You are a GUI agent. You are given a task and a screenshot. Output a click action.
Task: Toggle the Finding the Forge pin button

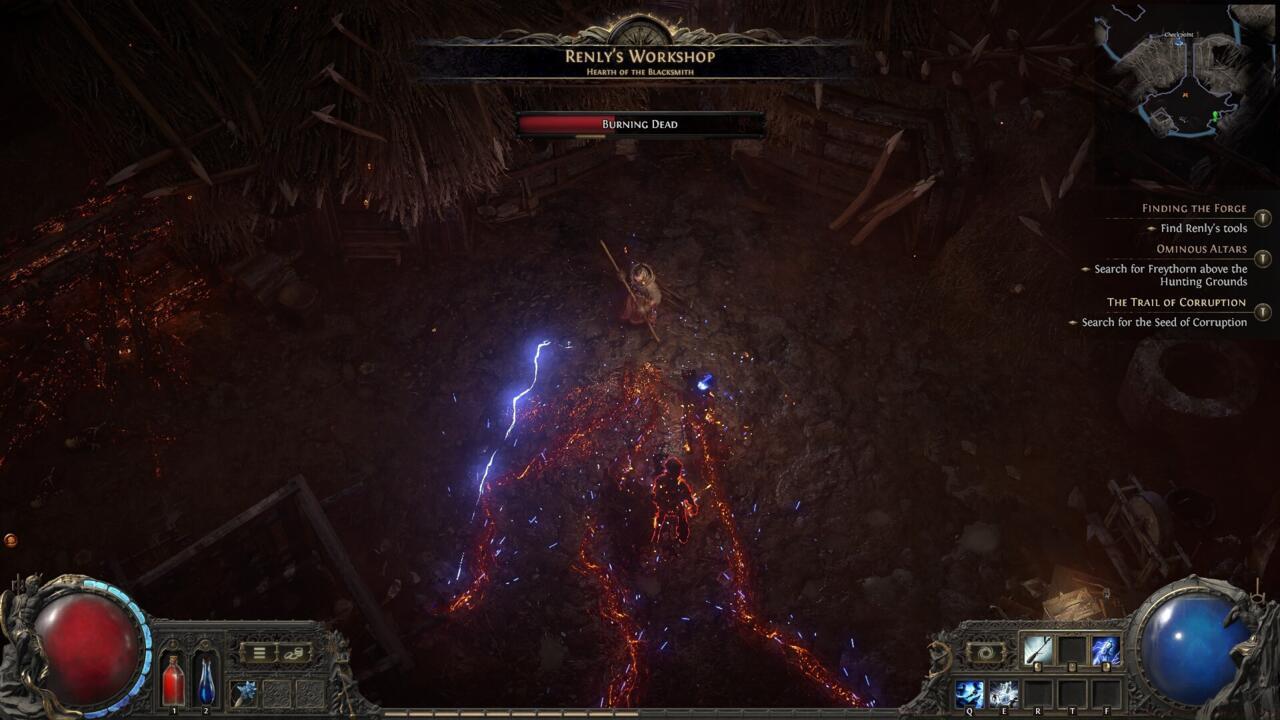(1263, 218)
